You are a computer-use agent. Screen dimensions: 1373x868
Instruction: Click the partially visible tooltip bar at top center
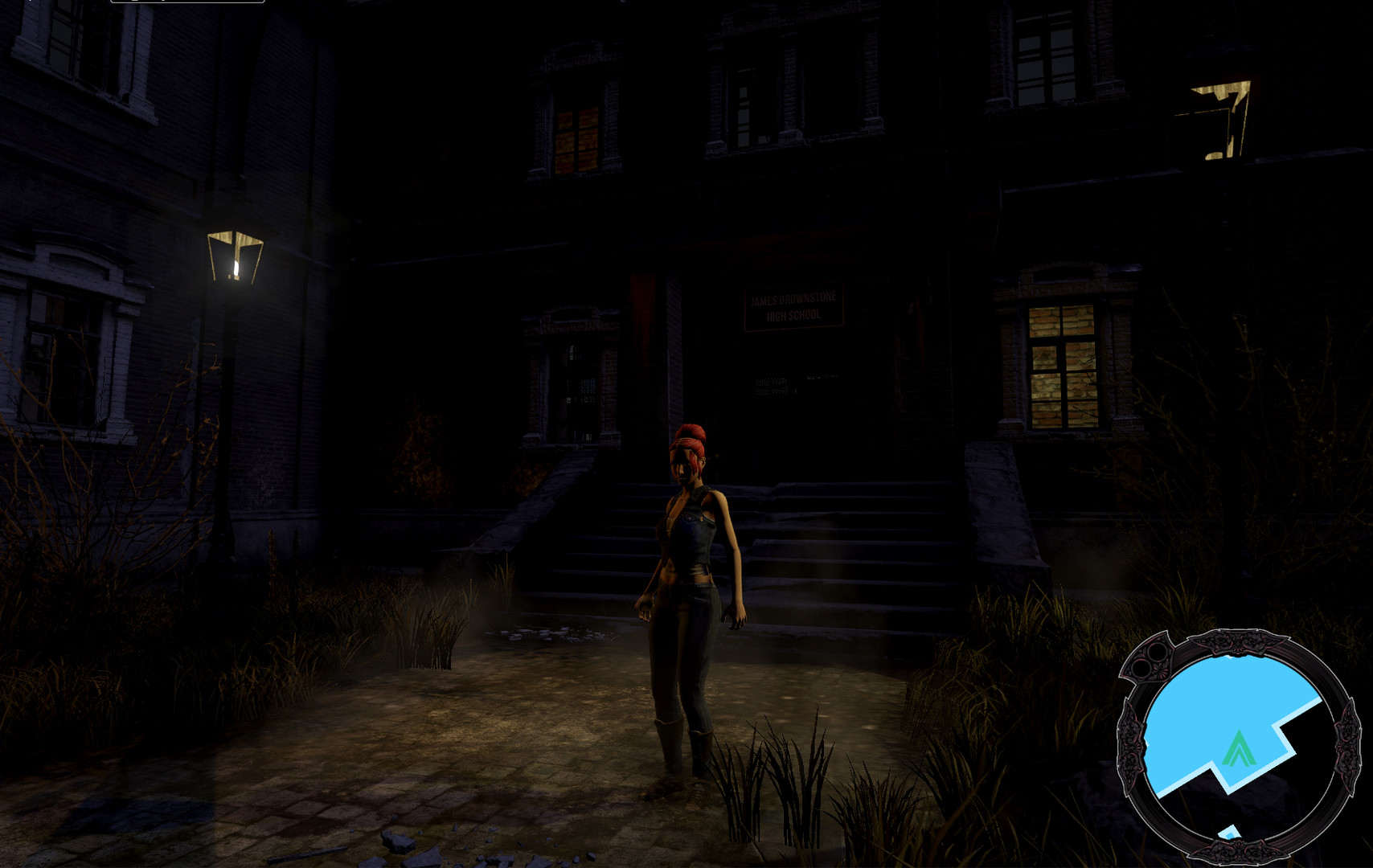pyautogui.click(x=187, y=3)
